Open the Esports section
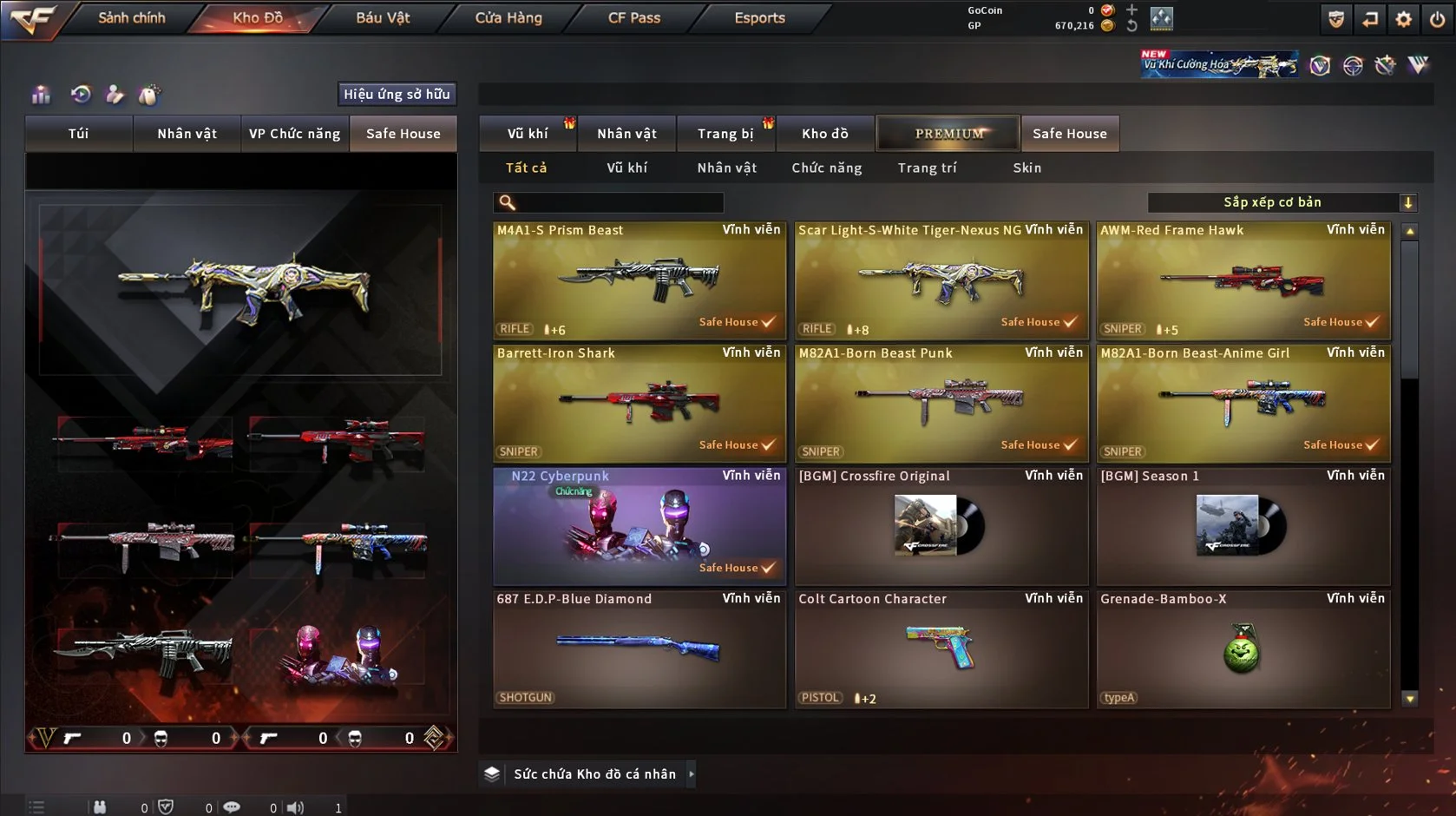 [x=759, y=18]
